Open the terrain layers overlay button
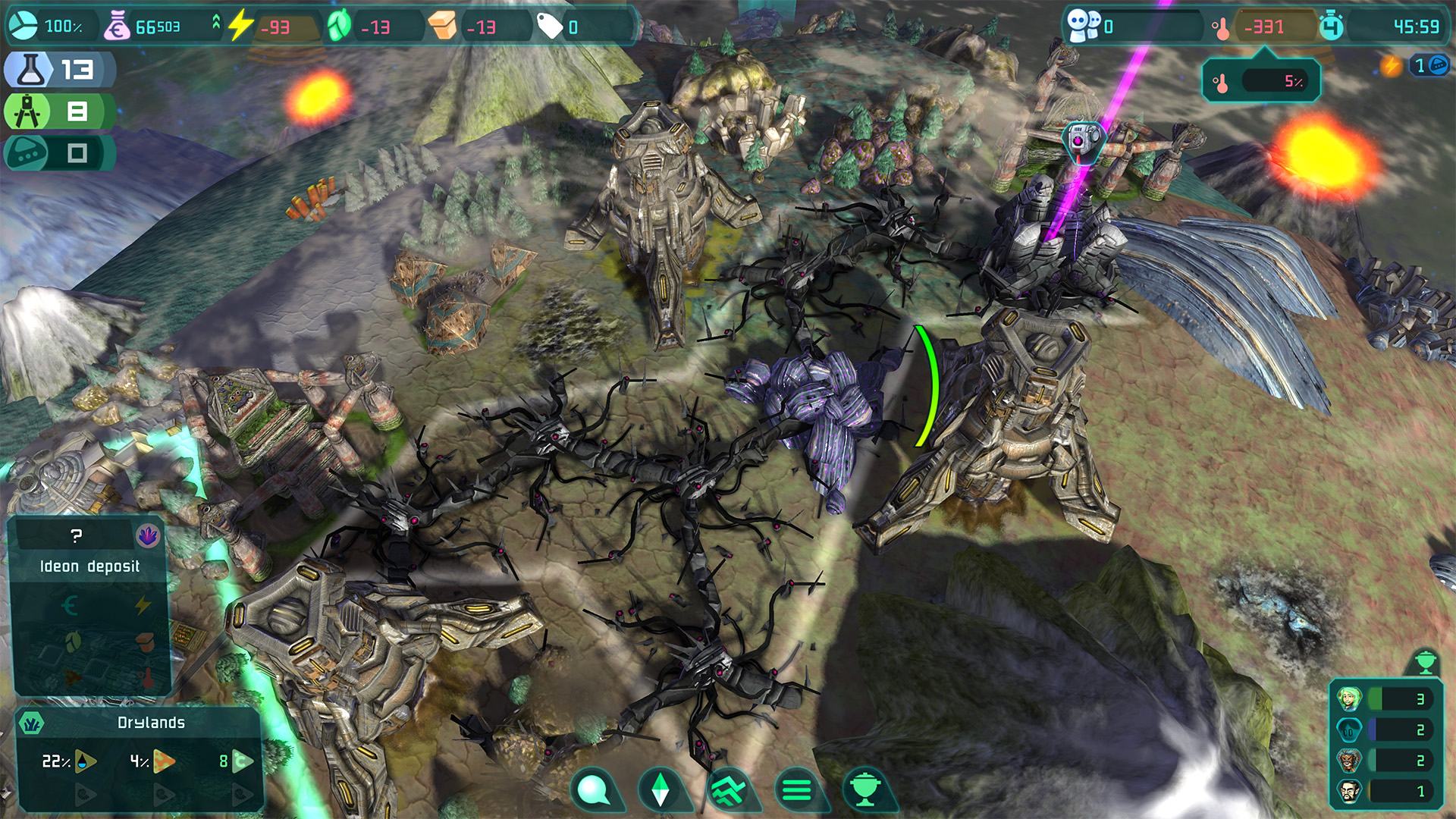The height and width of the screenshot is (819, 1456). click(x=729, y=790)
